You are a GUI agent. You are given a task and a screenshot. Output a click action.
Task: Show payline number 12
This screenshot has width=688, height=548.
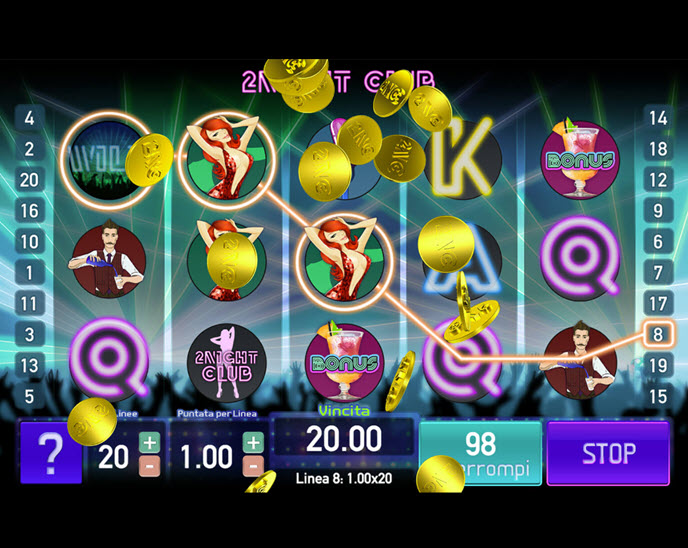658,180
